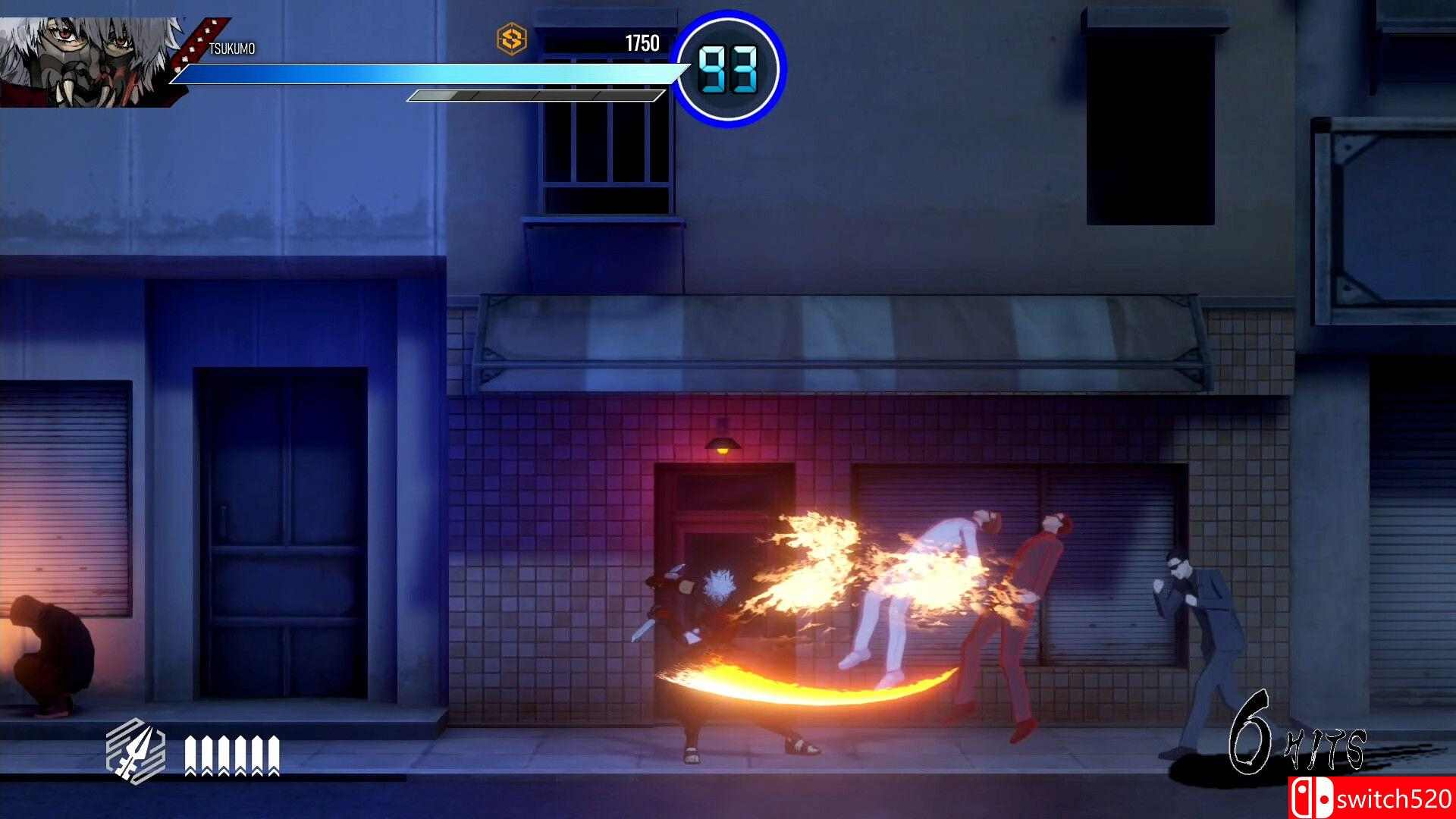Image resolution: width=1456 pixels, height=819 pixels.
Task: Click the 1750 score counter
Action: point(641,43)
